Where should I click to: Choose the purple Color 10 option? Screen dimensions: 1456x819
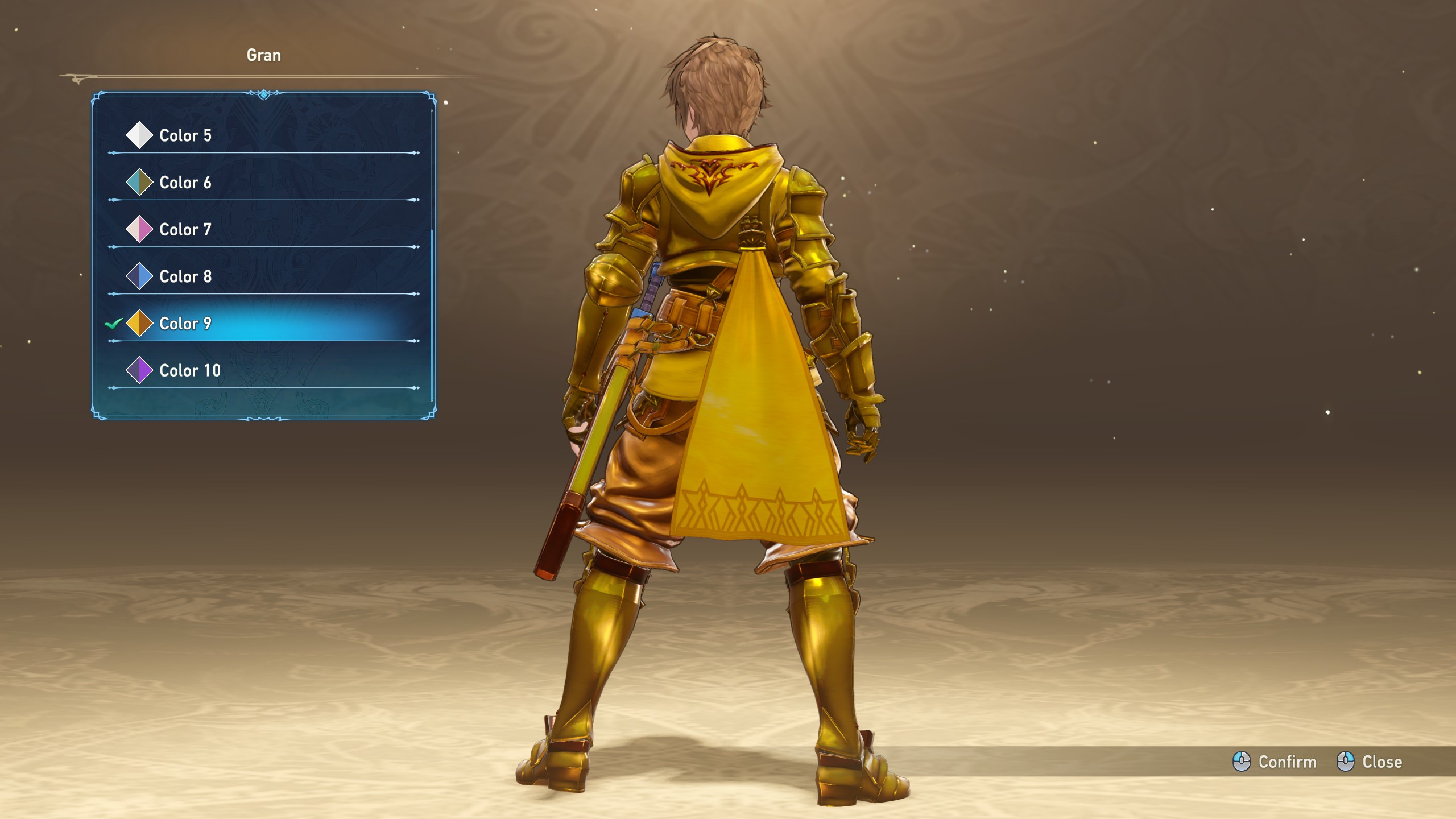(189, 371)
